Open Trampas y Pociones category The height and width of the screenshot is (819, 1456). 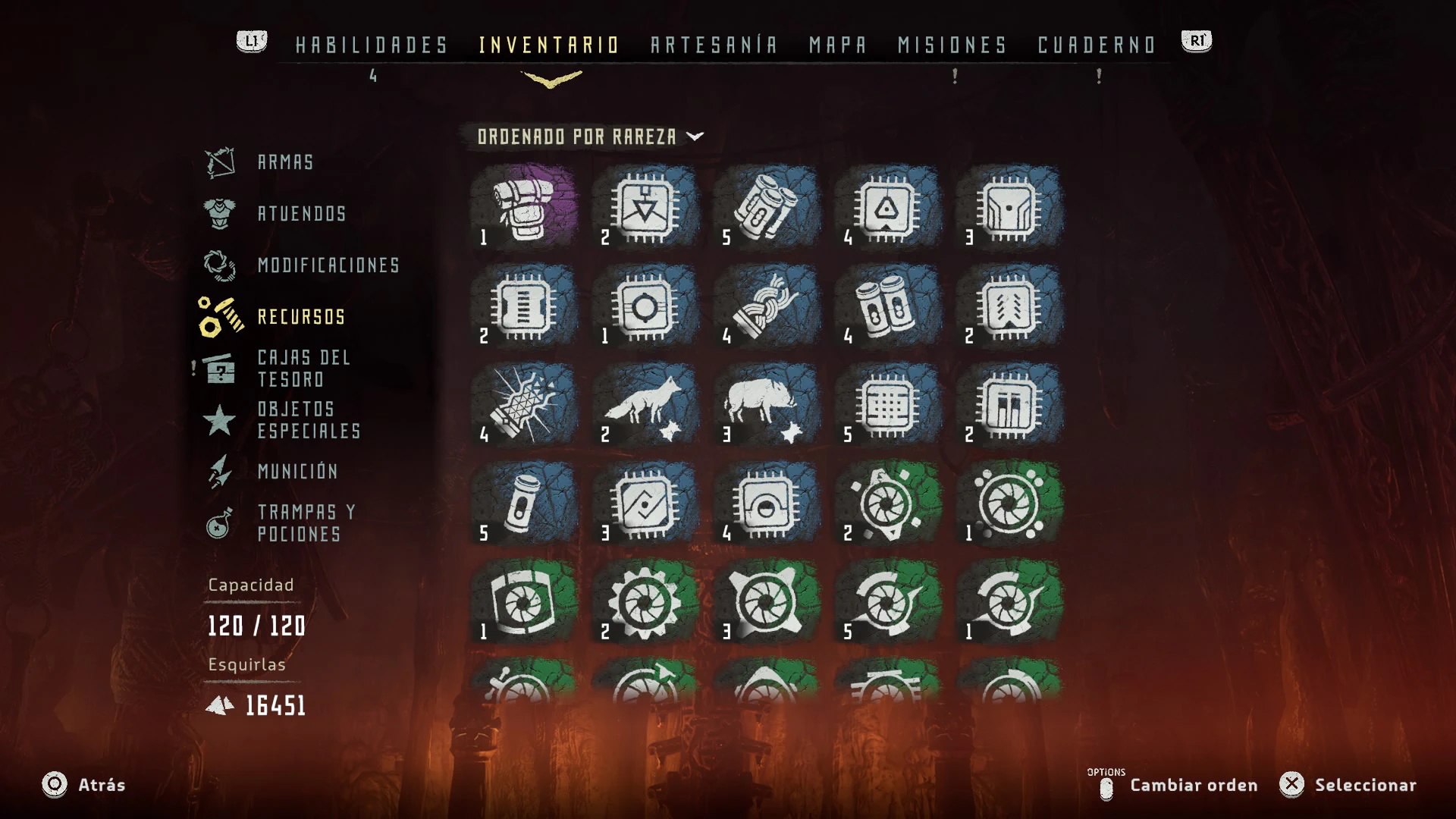pos(306,523)
